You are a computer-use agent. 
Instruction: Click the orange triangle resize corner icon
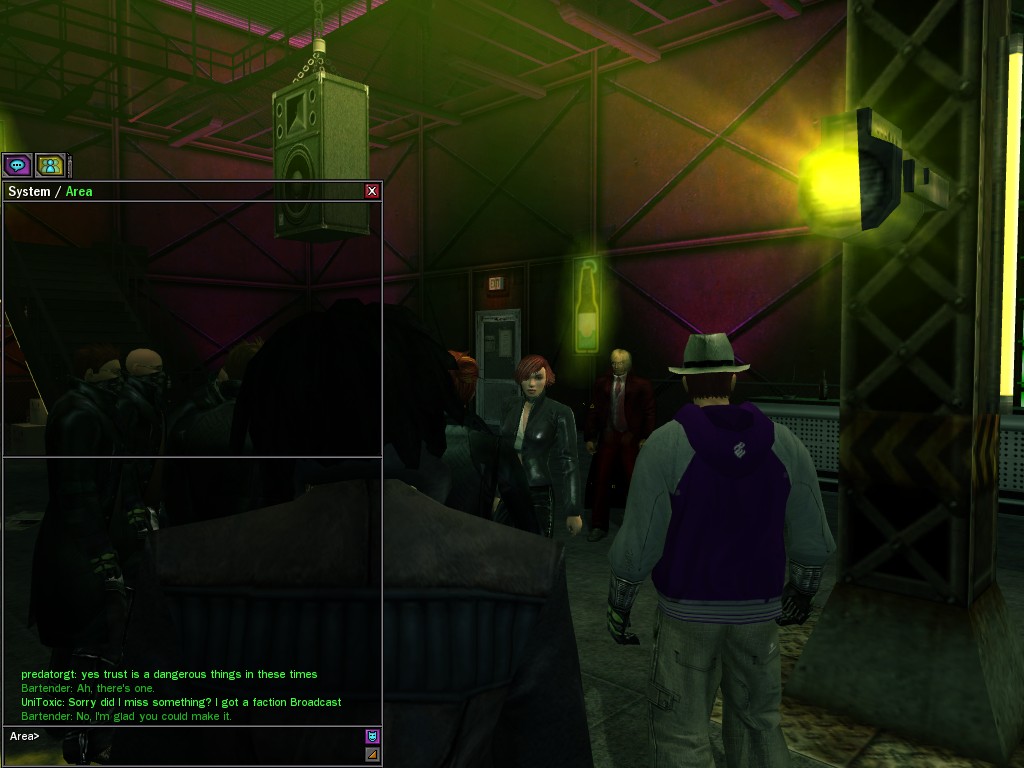click(372, 754)
